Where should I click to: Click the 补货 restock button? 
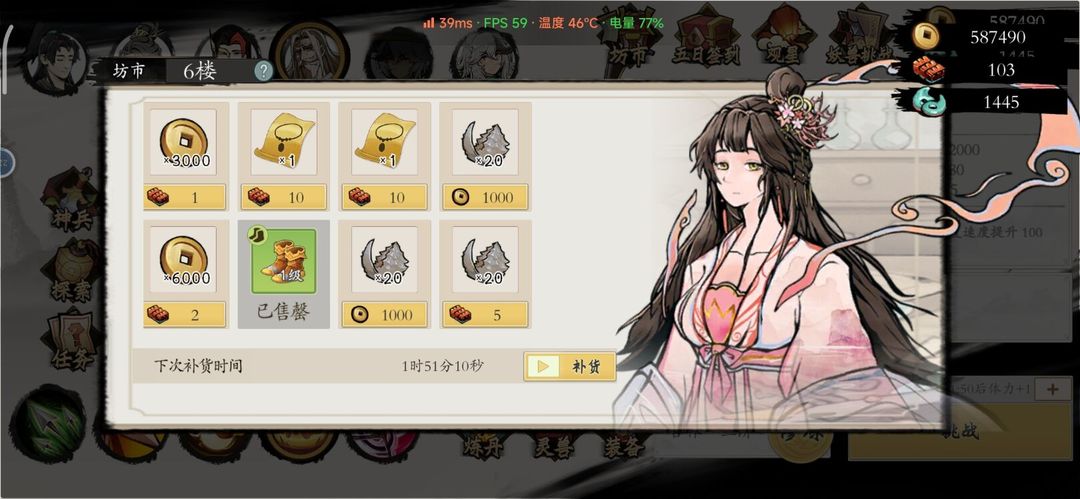(x=569, y=366)
